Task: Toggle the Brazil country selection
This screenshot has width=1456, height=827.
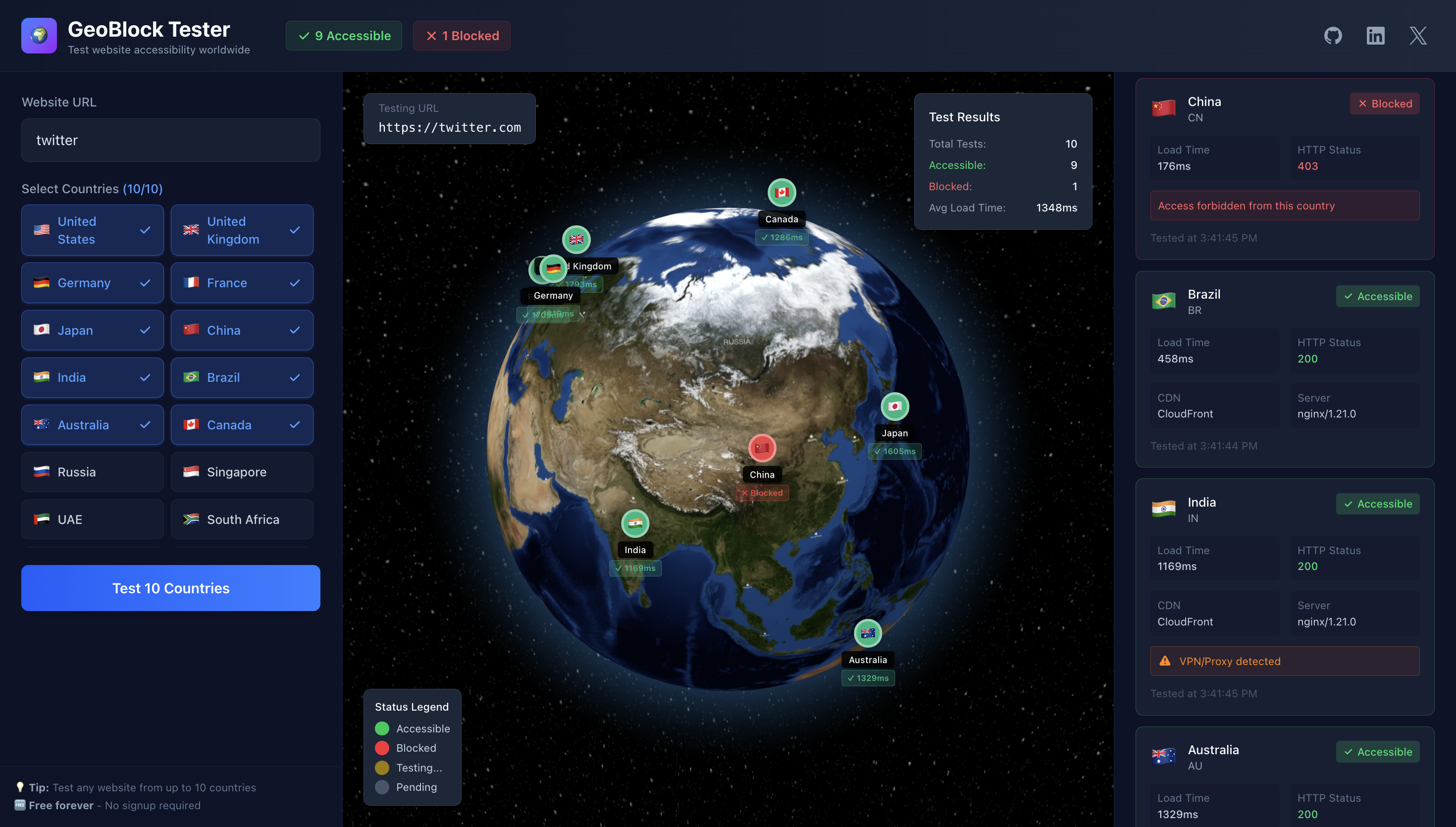Action: pos(242,377)
